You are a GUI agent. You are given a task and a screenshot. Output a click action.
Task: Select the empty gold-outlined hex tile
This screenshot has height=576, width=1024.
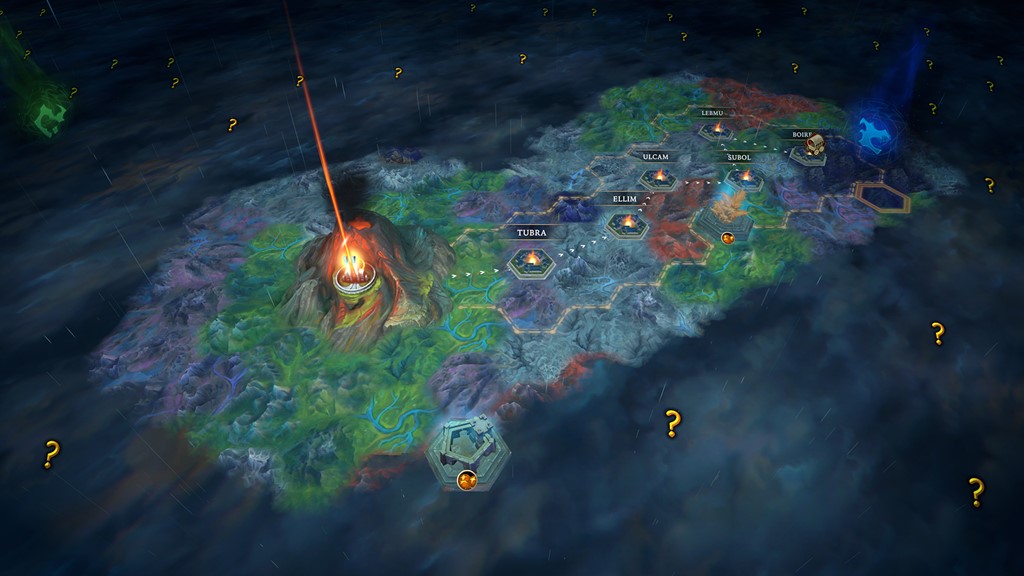point(881,197)
